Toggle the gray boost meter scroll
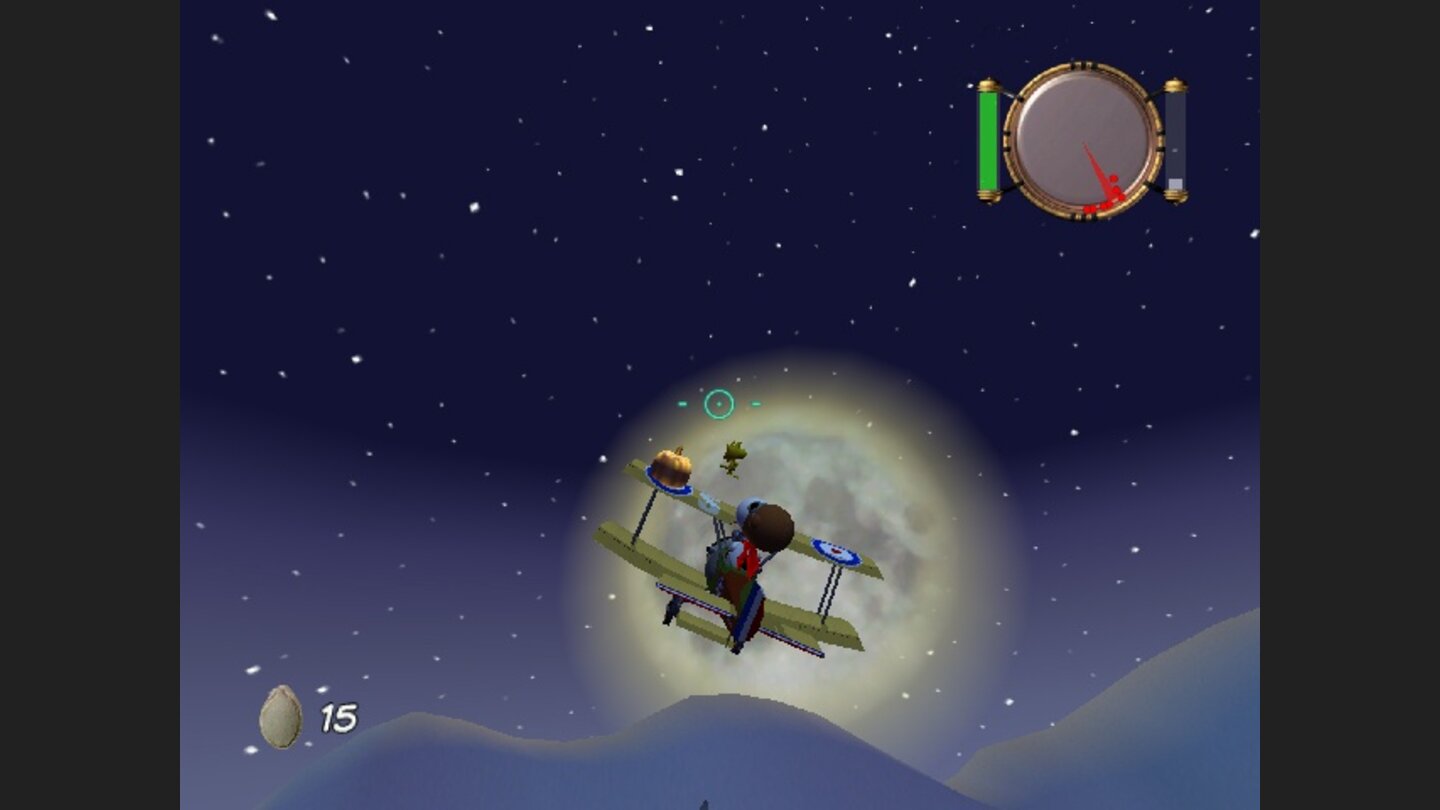Image resolution: width=1440 pixels, height=810 pixels. (x=1175, y=140)
